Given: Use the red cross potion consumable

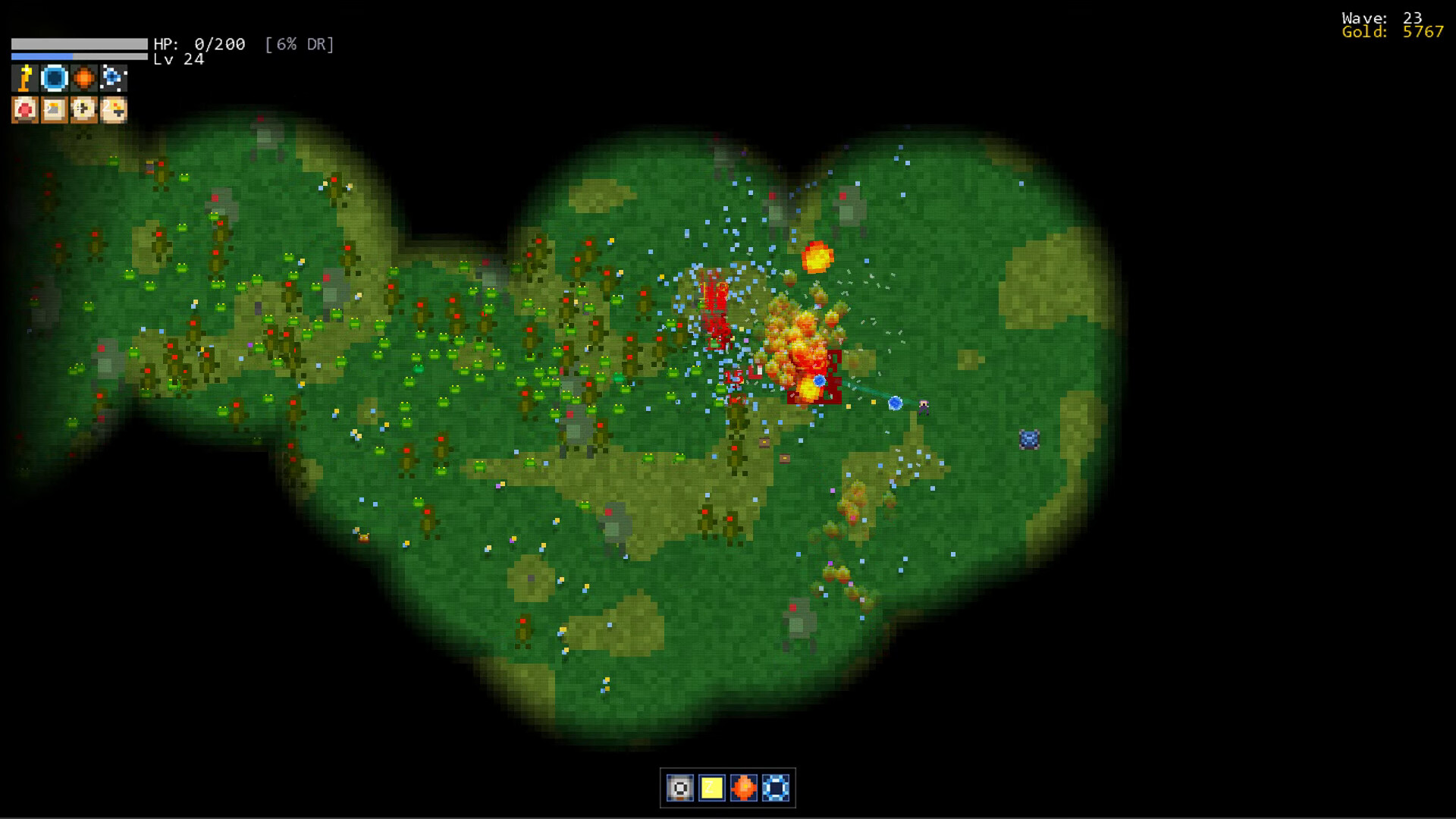Looking at the screenshot, I should tap(24, 111).
